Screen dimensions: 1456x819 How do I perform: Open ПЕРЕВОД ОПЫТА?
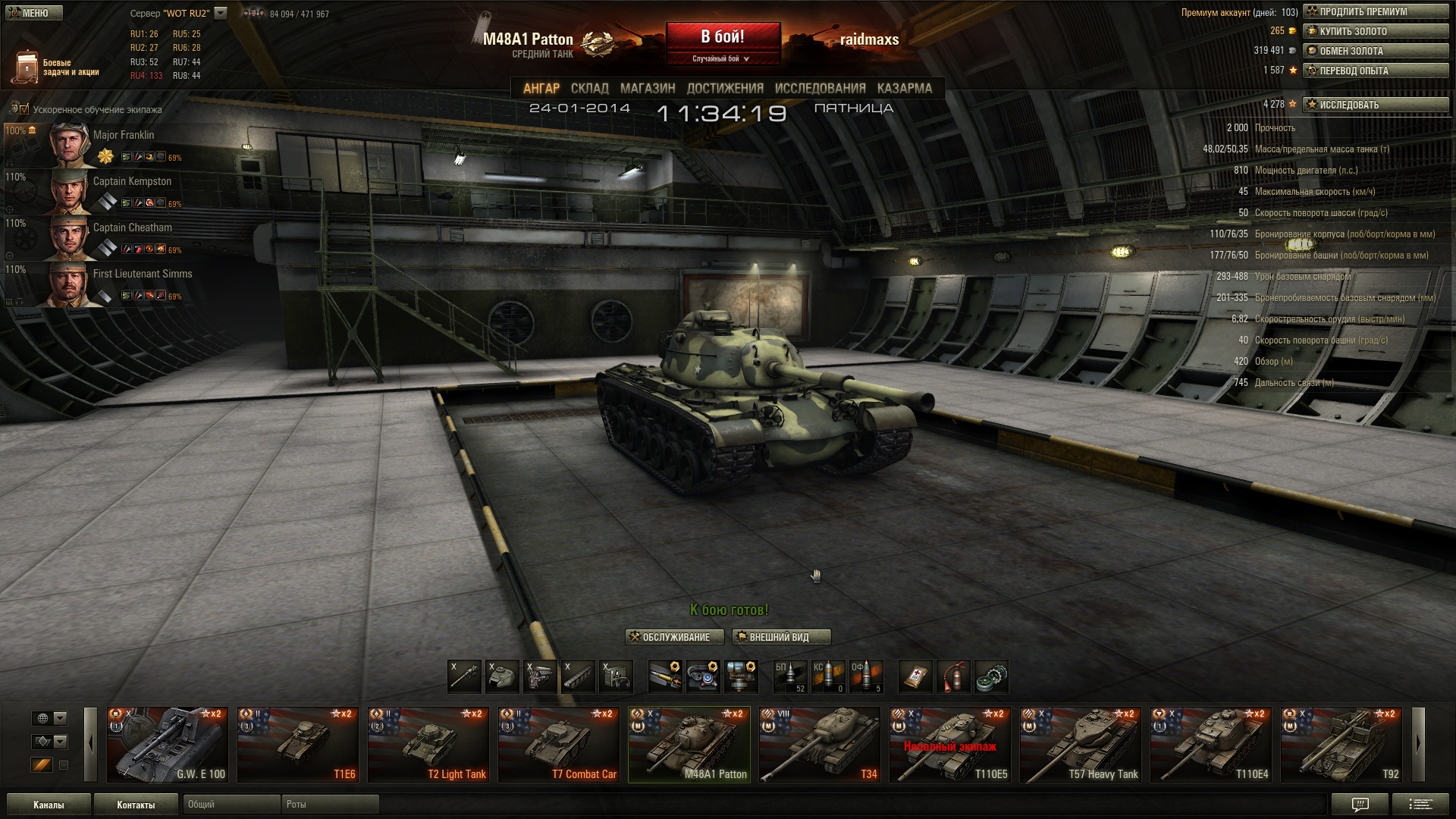1375,71
